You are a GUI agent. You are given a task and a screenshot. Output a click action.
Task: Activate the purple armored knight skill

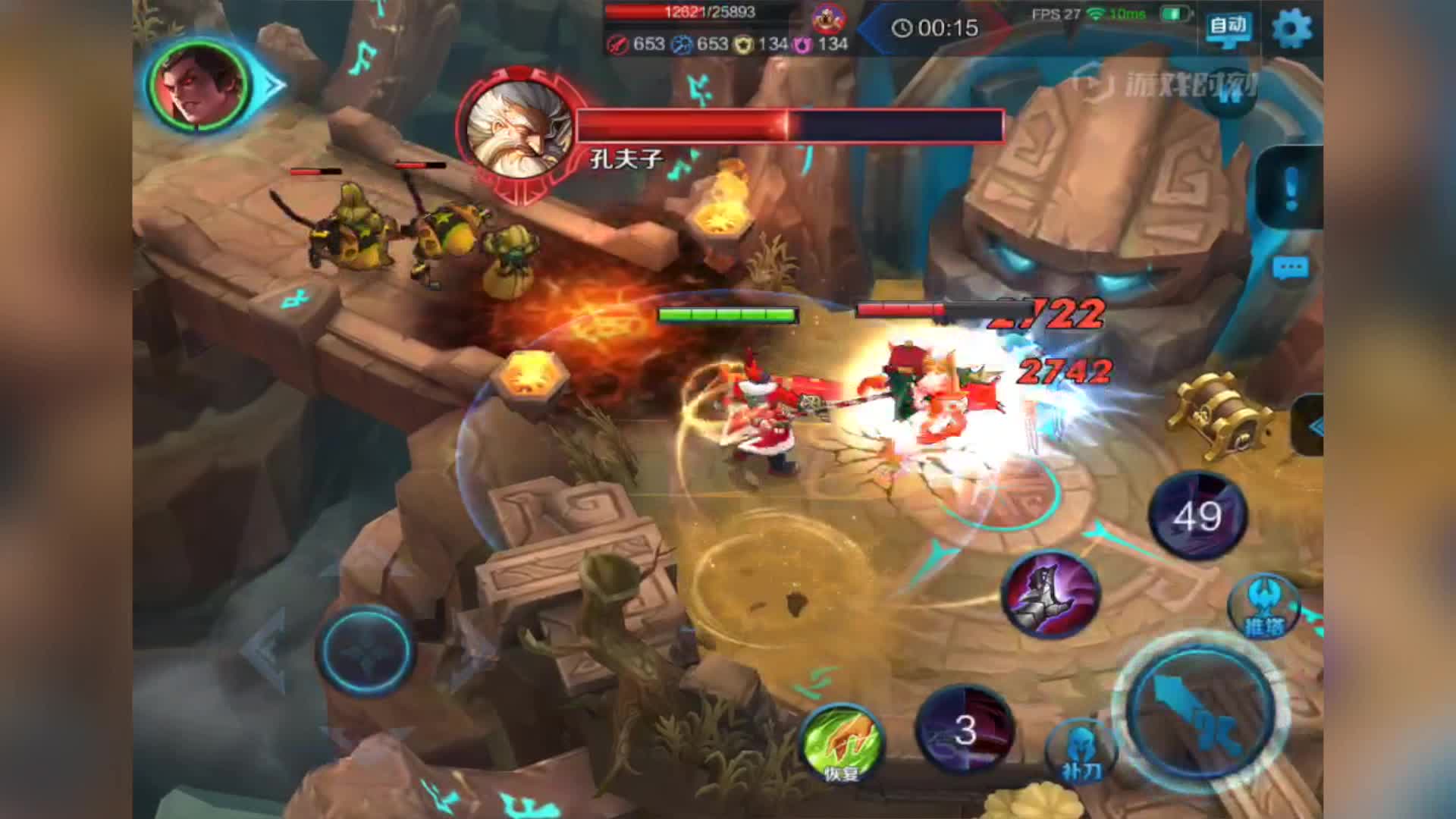1050,594
